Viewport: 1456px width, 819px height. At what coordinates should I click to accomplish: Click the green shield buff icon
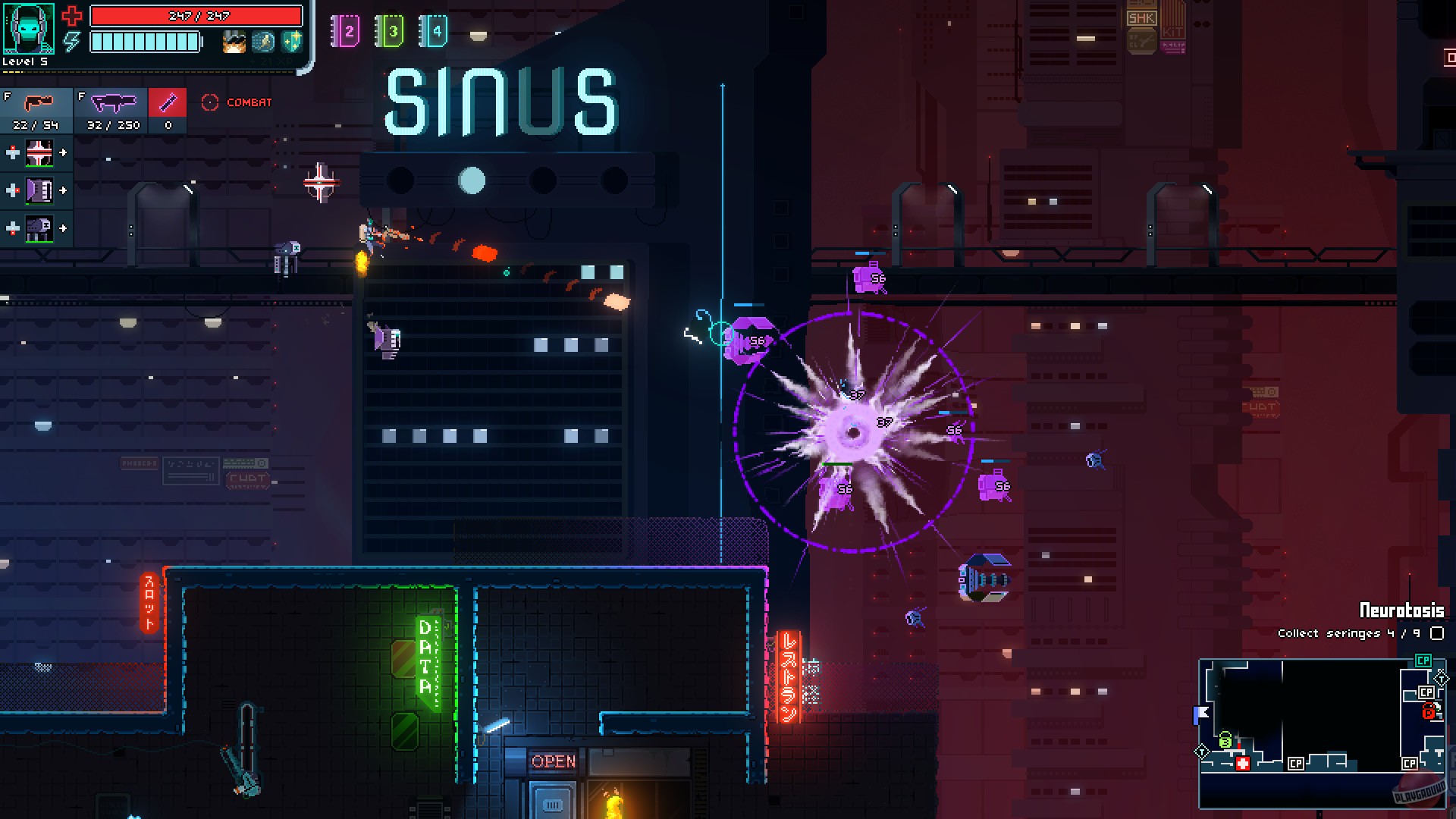point(292,42)
